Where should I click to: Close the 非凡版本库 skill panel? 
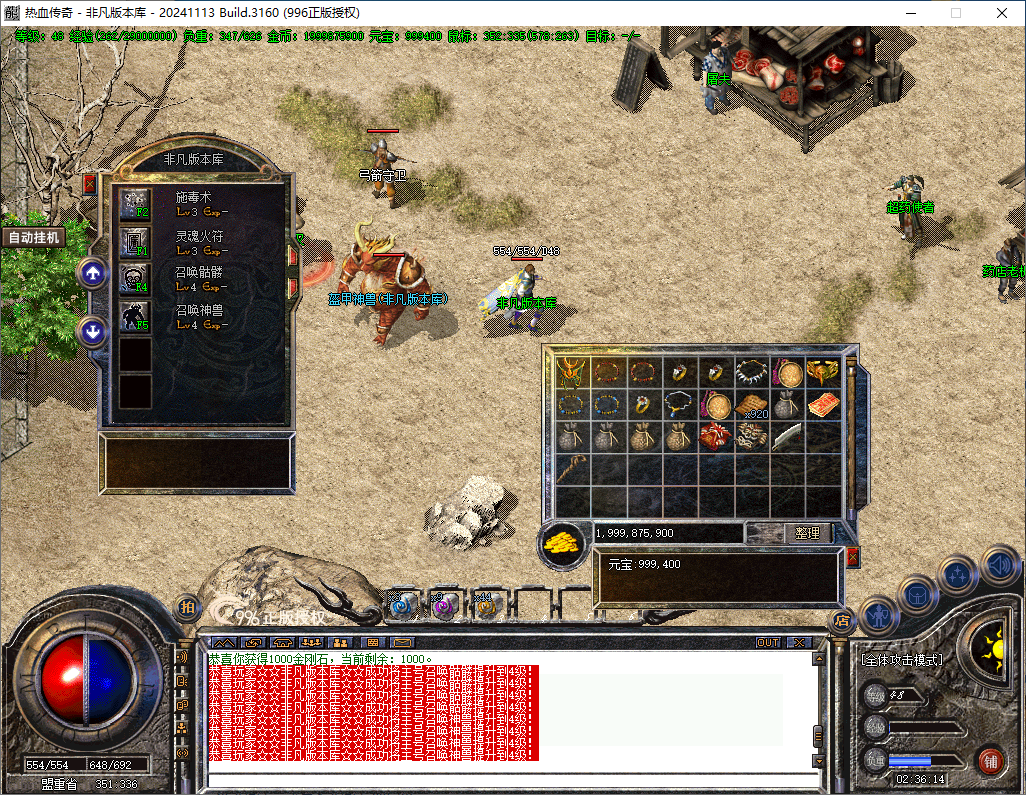click(89, 184)
